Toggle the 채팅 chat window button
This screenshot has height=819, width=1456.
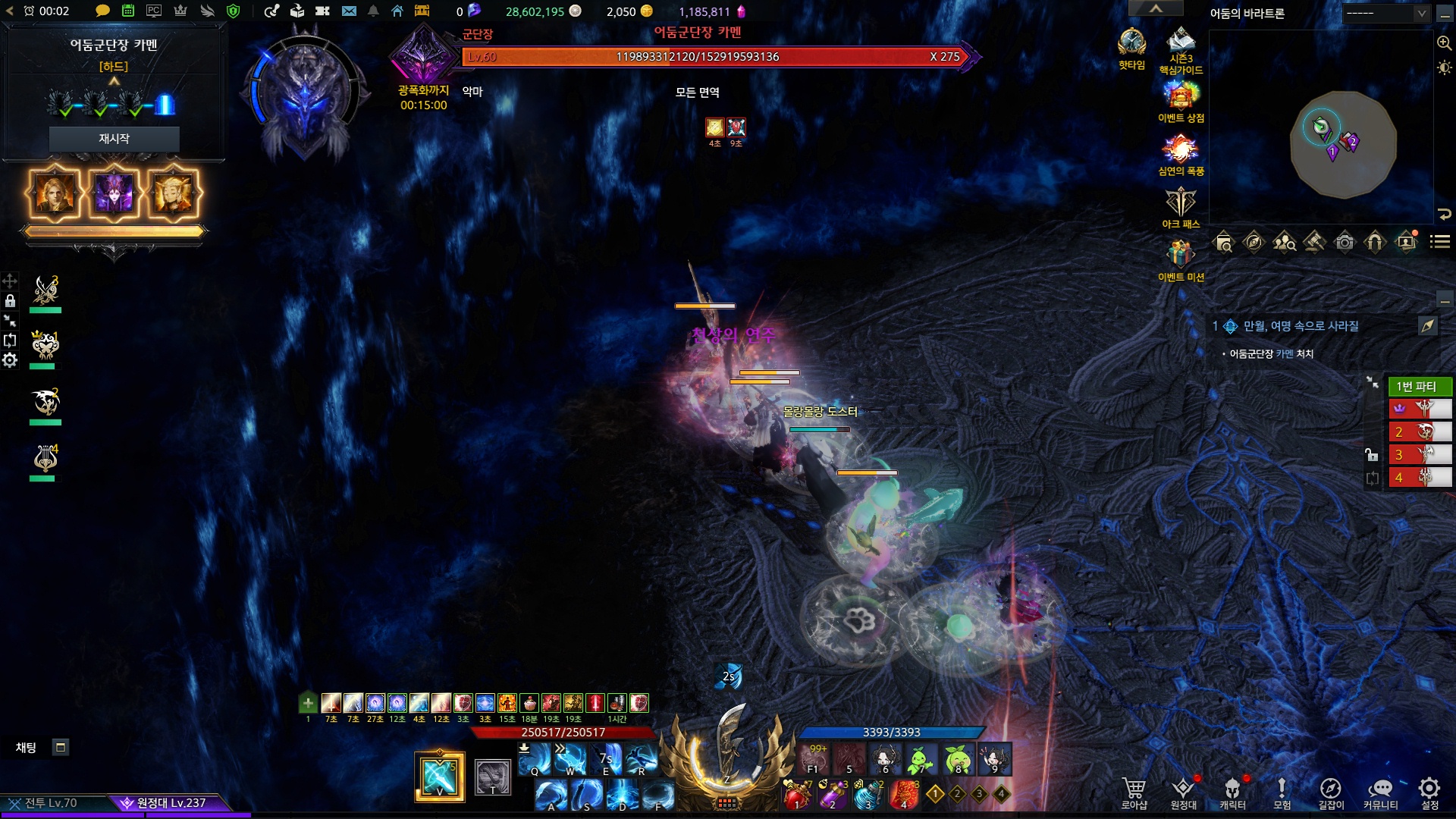[x=61, y=748]
